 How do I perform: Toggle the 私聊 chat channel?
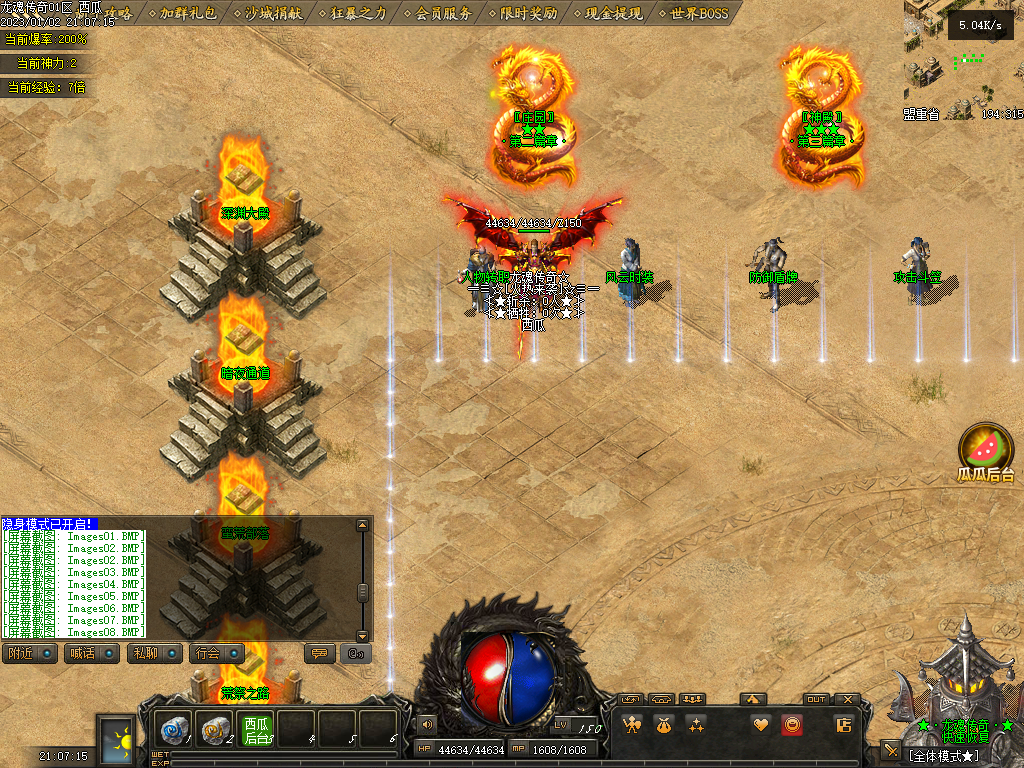(152, 653)
